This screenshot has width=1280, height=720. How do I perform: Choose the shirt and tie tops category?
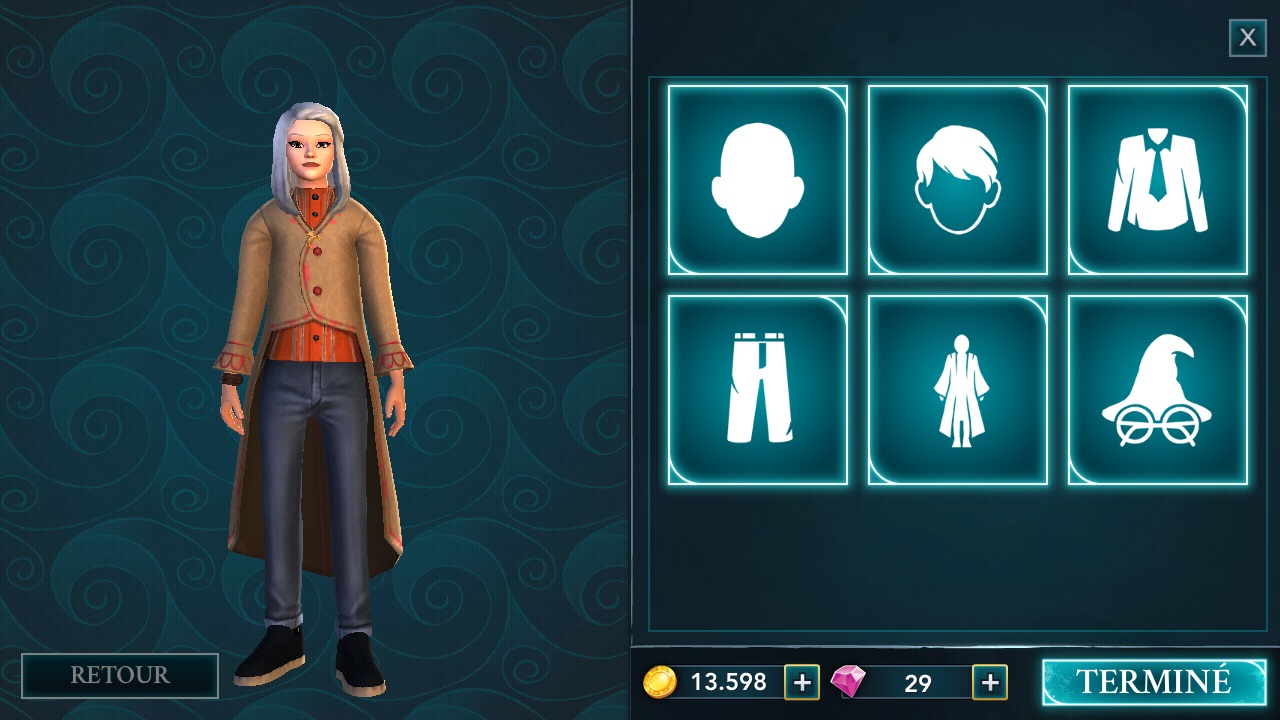pyautogui.click(x=1157, y=180)
